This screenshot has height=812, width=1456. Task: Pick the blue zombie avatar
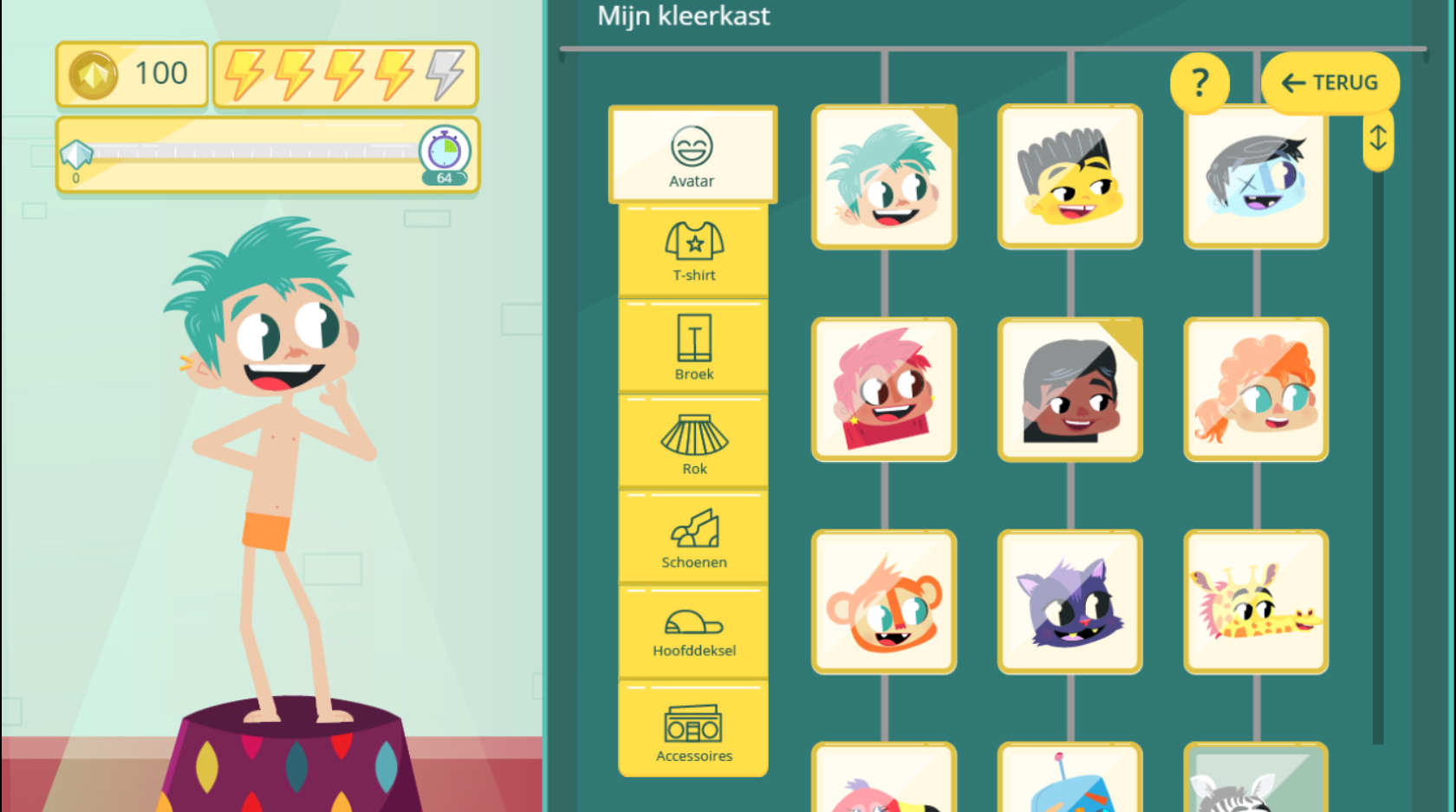(1256, 178)
